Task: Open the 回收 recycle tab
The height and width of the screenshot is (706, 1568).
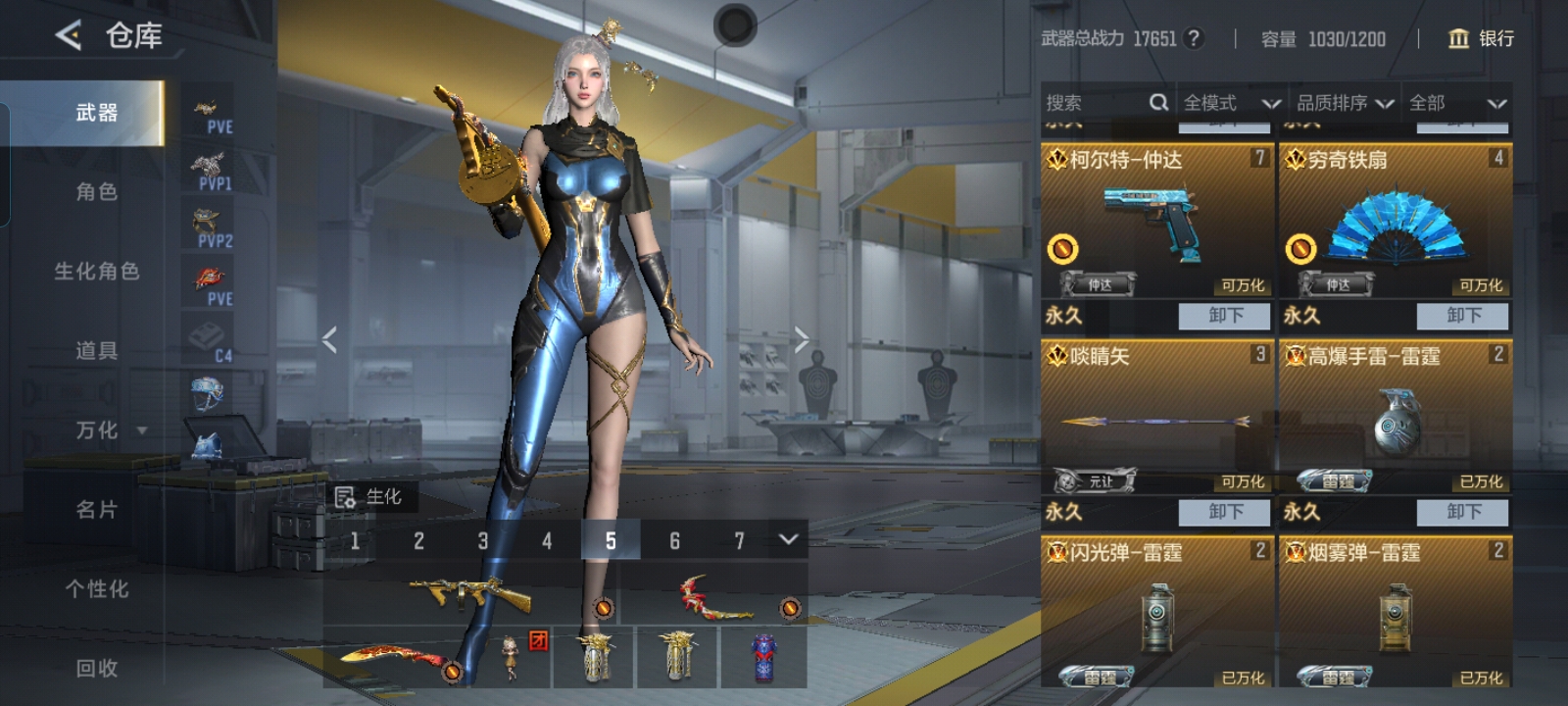Action: pos(96,668)
